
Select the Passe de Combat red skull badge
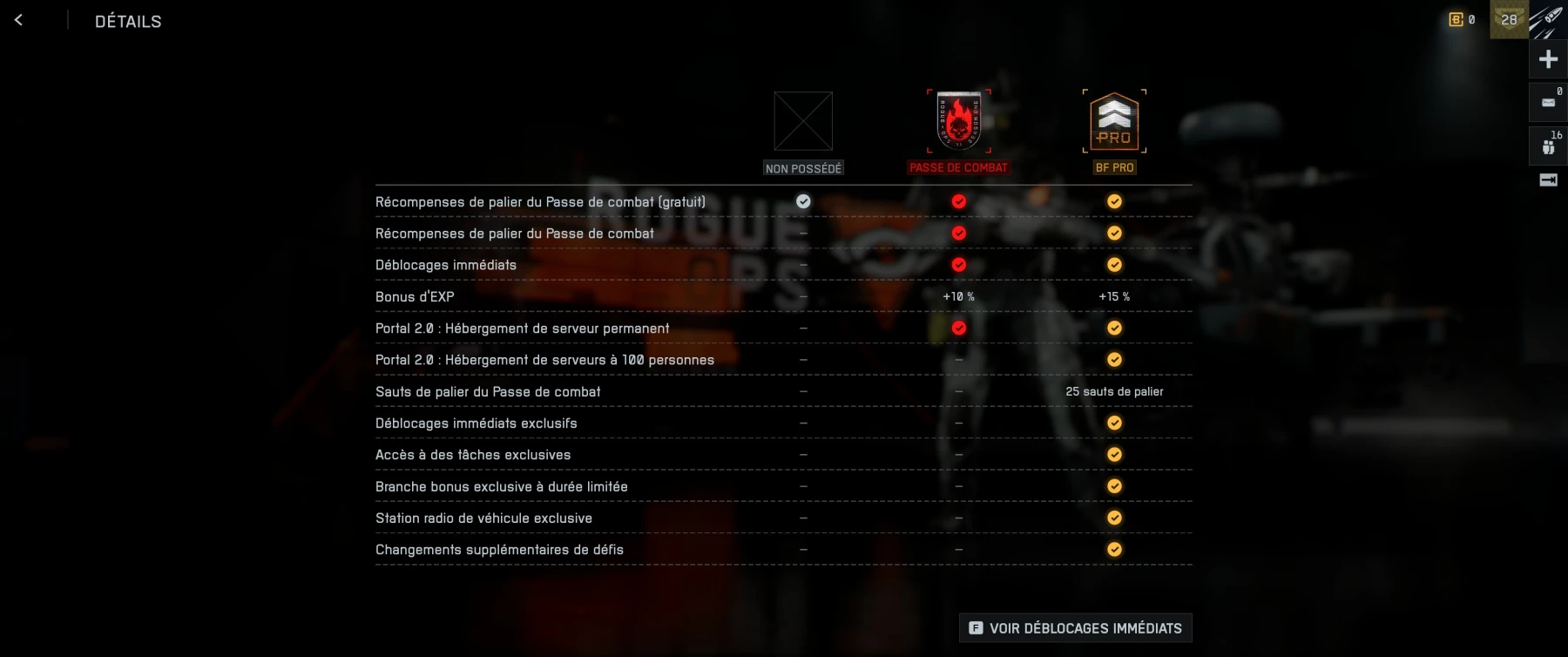tap(958, 121)
